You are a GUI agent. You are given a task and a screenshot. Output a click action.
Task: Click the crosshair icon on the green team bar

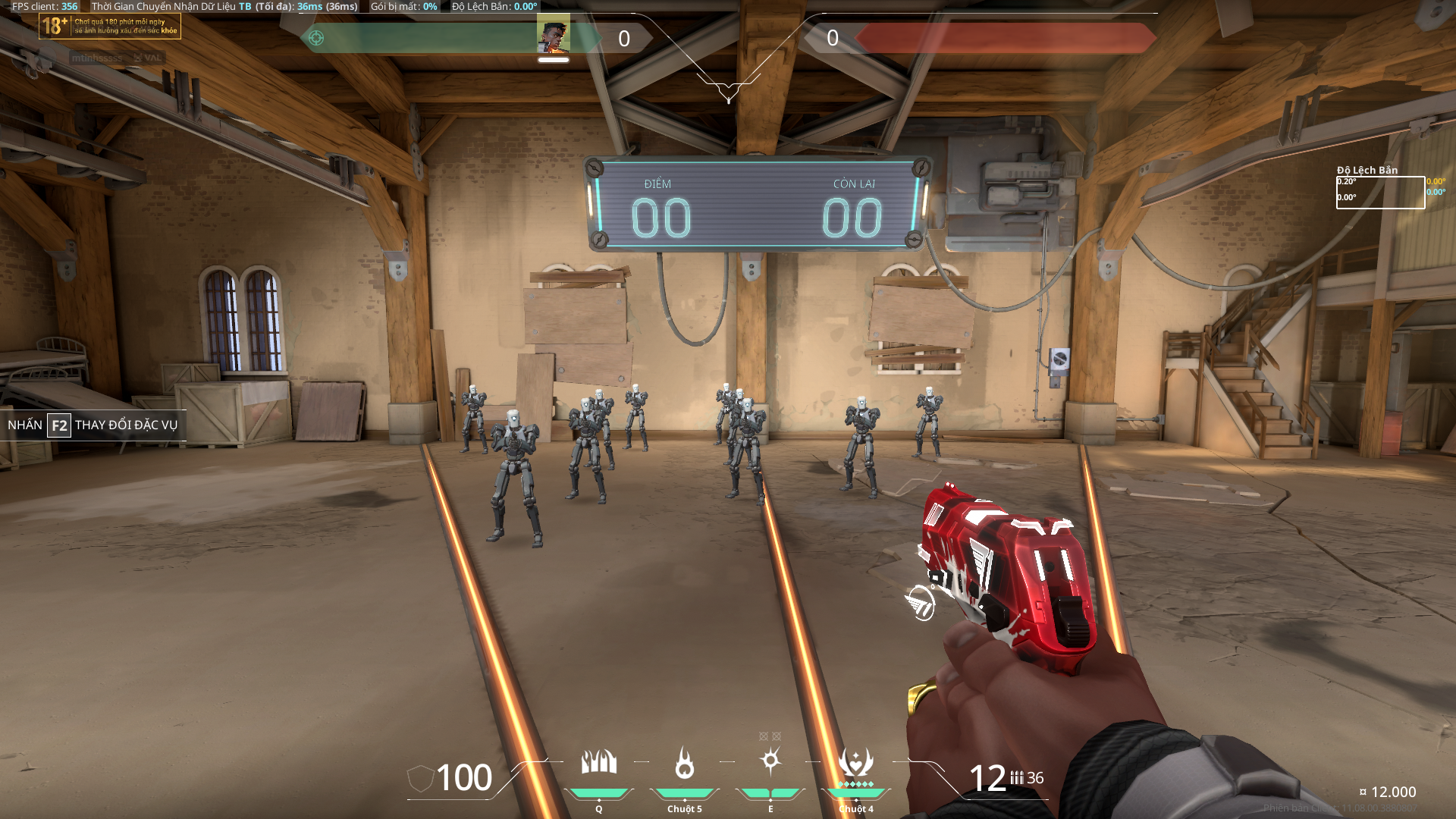[316, 38]
